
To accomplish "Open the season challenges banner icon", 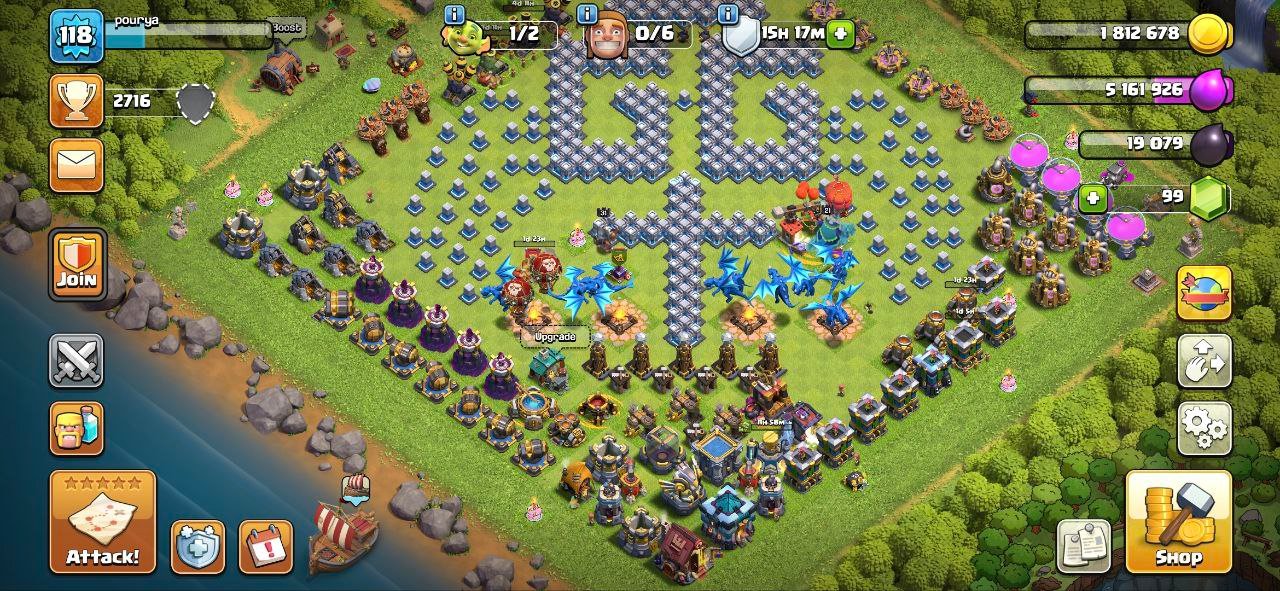I will [1204, 293].
